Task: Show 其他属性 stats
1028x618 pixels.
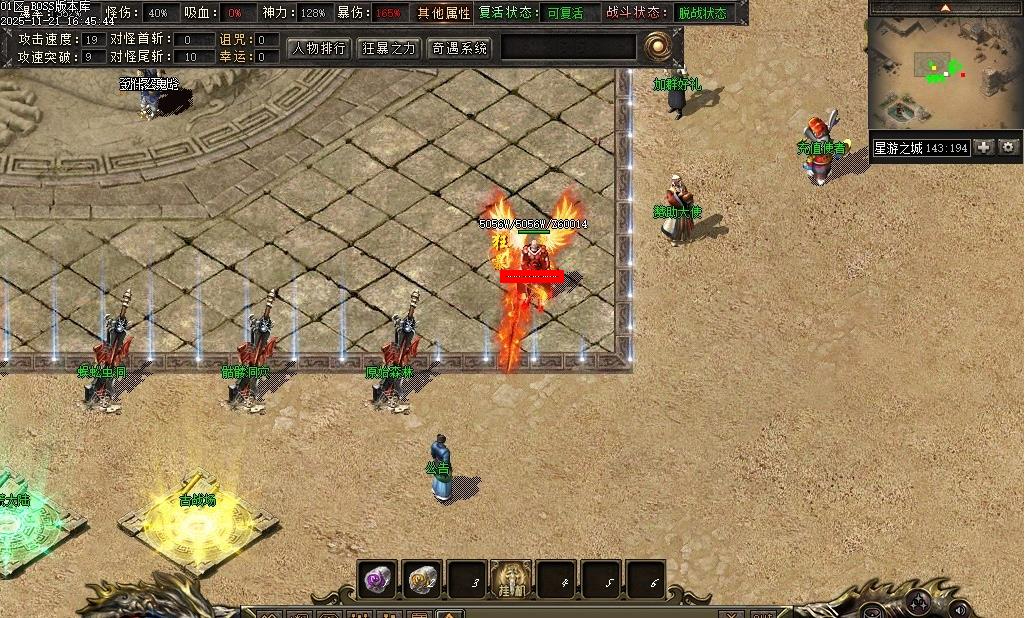Action: 443,13
